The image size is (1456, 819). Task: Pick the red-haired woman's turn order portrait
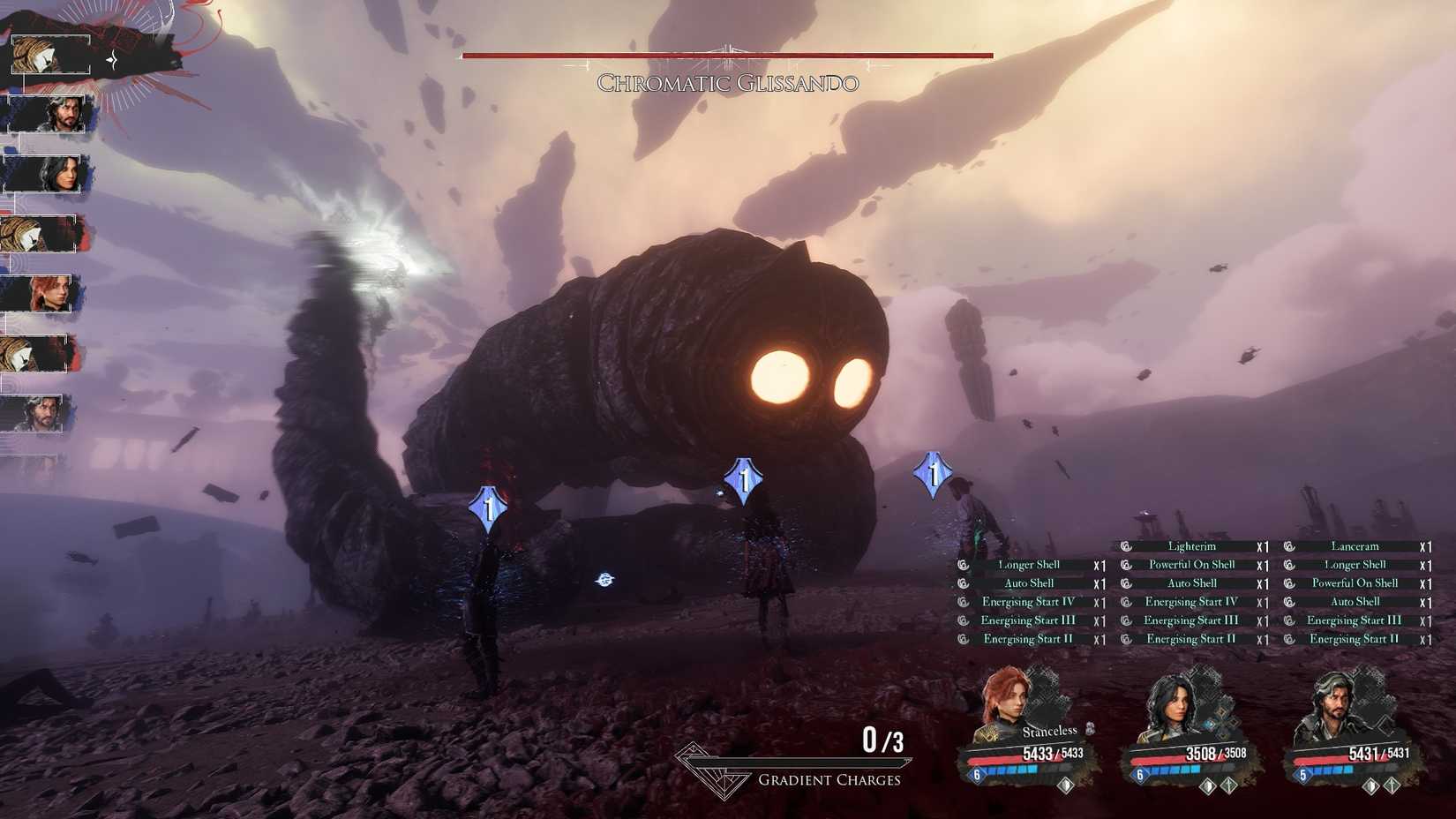point(44,293)
